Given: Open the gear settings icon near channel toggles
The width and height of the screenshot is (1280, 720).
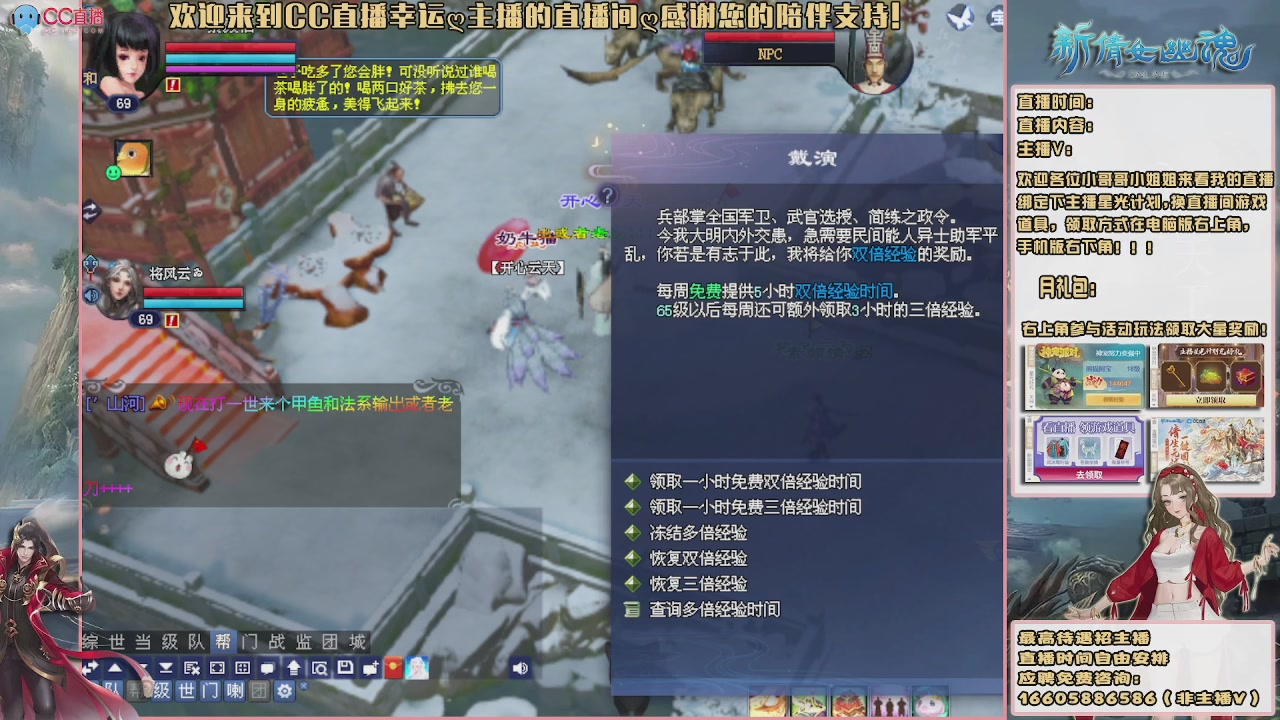Looking at the screenshot, I should (x=285, y=690).
